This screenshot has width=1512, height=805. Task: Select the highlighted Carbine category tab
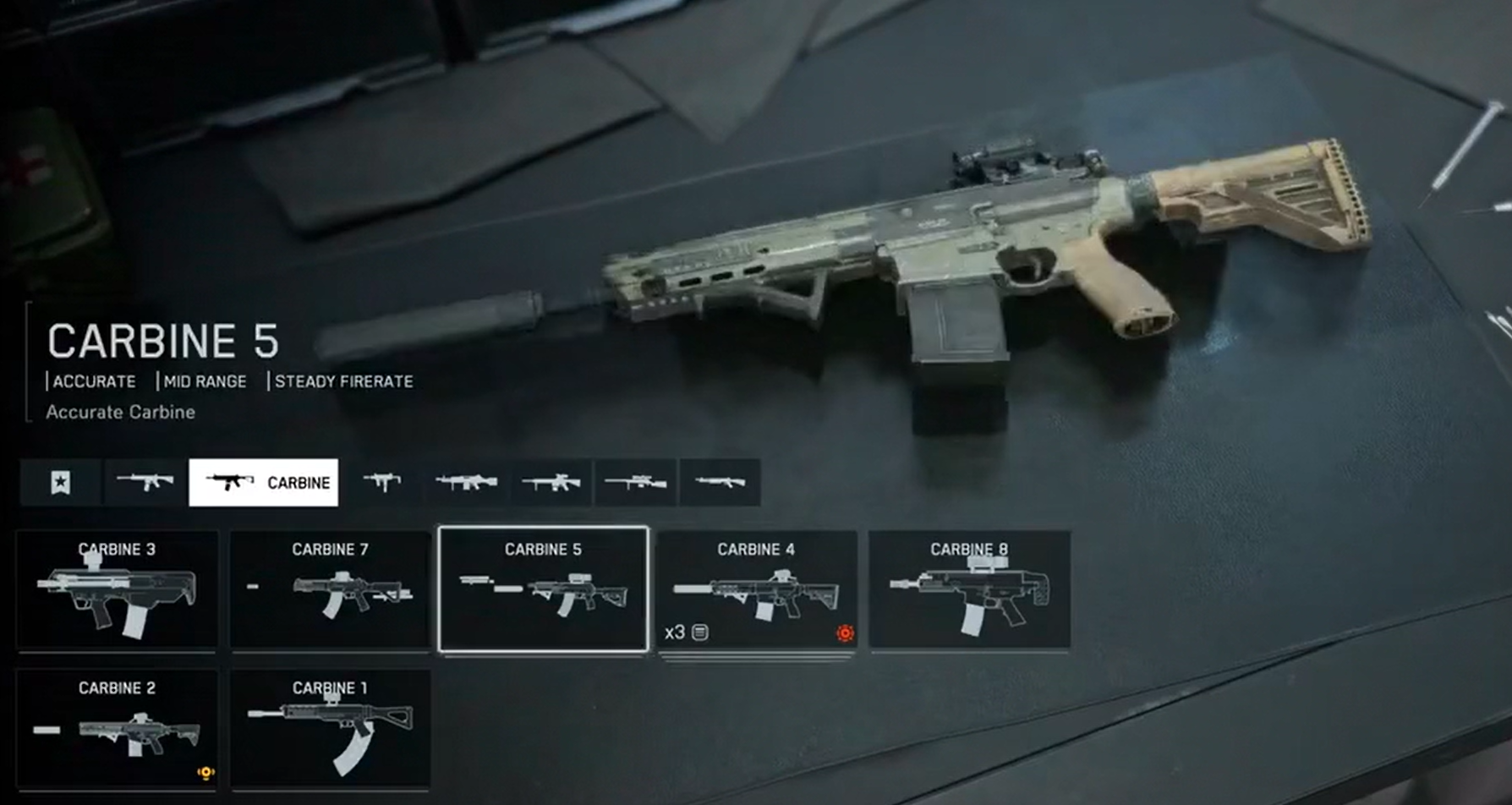(x=263, y=483)
